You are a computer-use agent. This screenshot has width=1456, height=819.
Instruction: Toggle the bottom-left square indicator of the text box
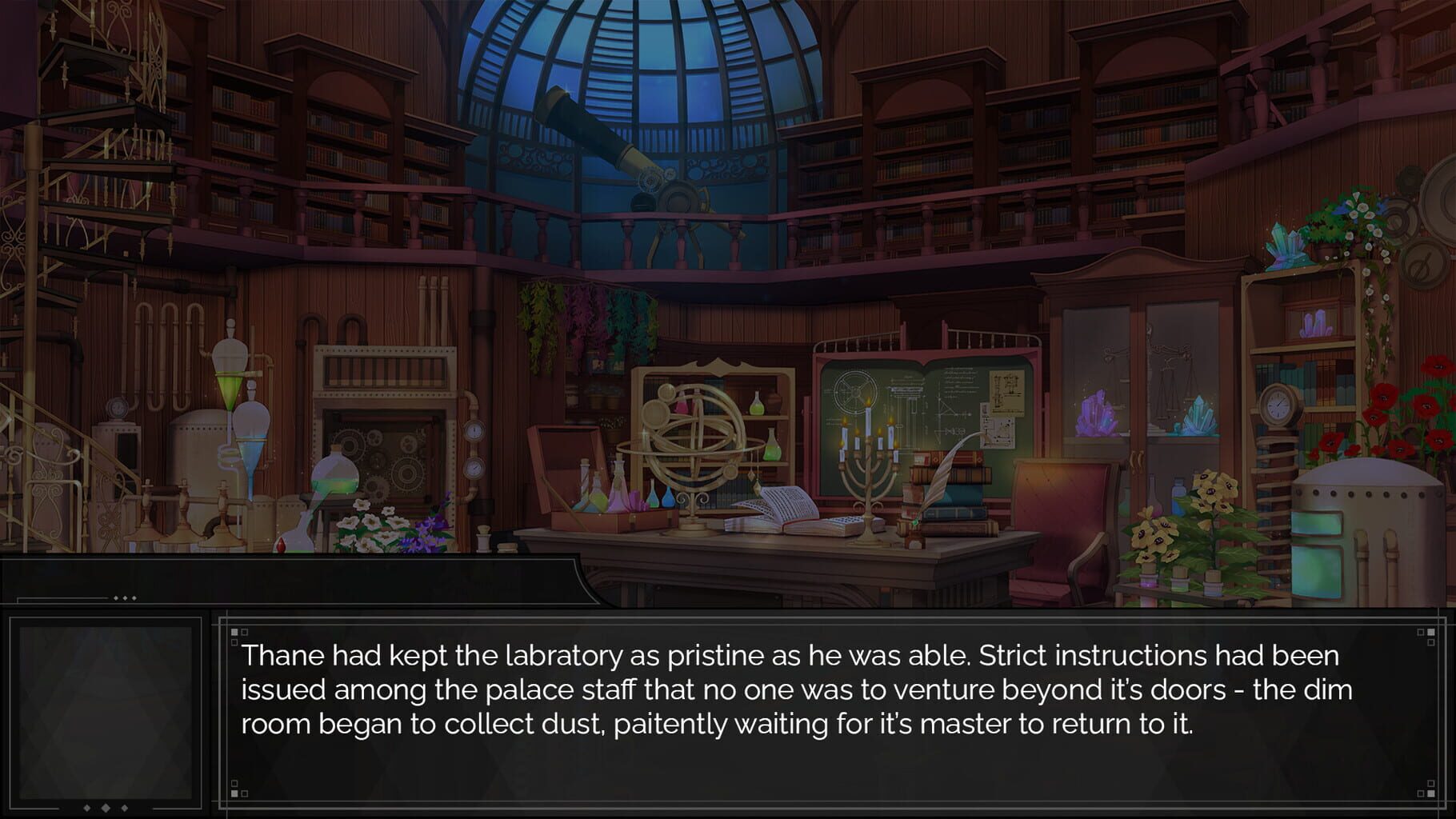(234, 793)
